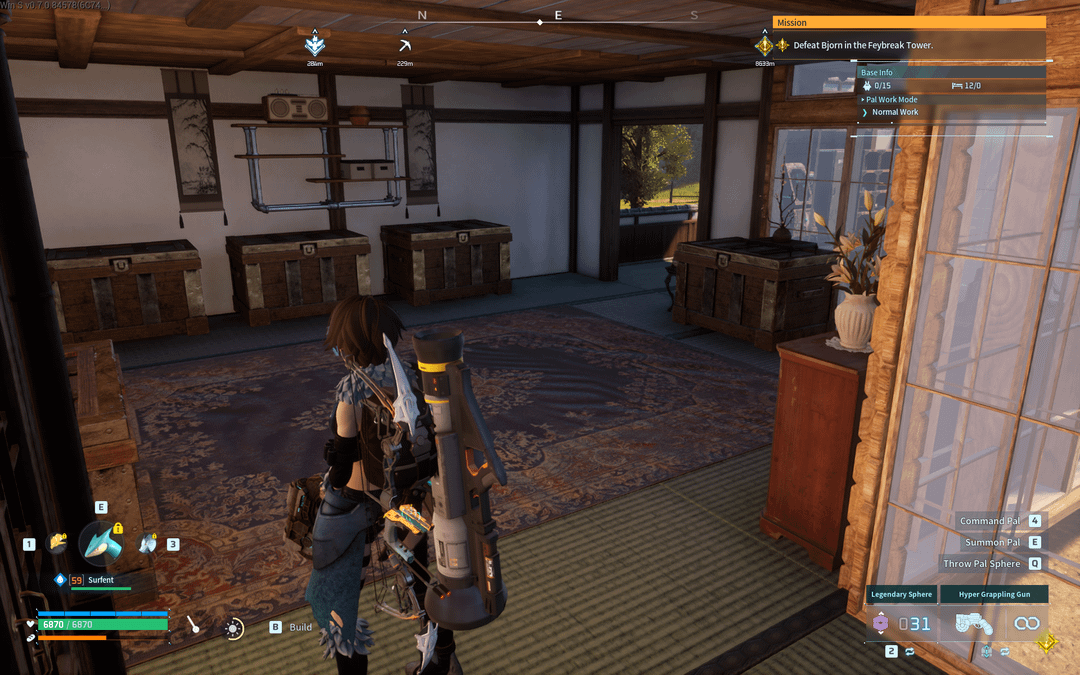1080x675 pixels.
Task: Select the Surfent pal portrait
Action: tap(101, 543)
